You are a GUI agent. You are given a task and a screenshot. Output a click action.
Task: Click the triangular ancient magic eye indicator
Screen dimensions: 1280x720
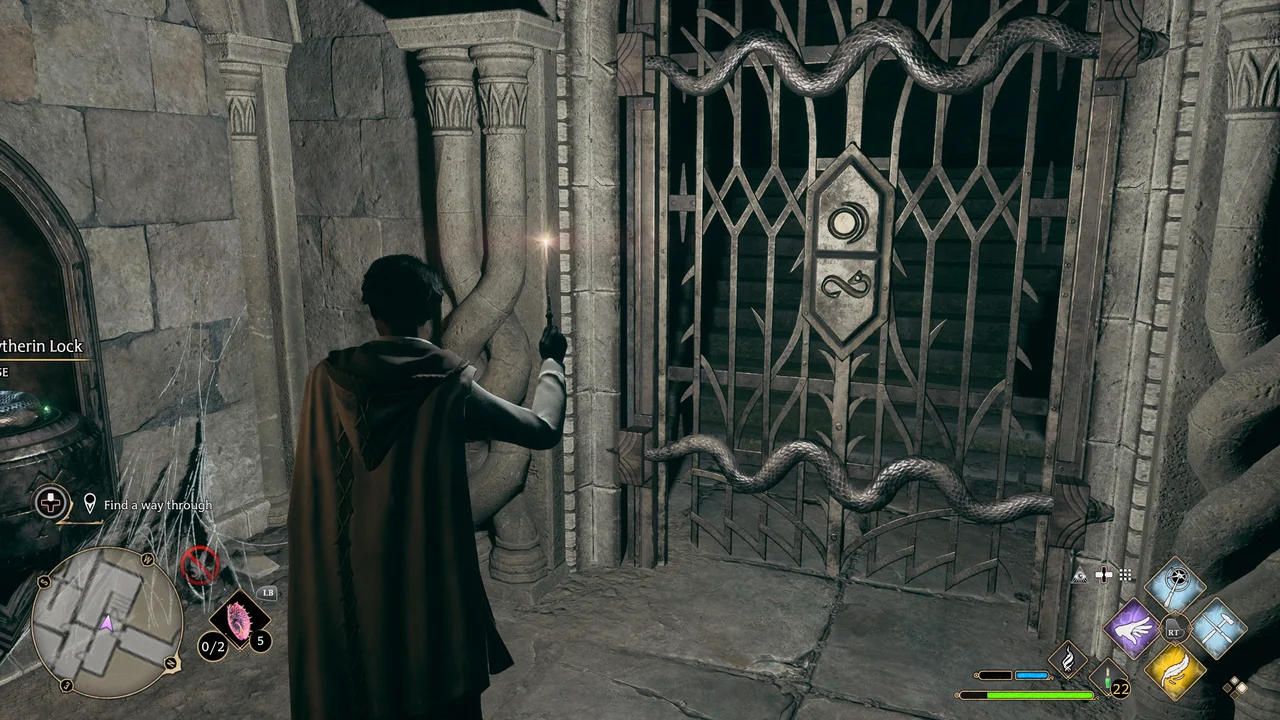tap(1079, 574)
